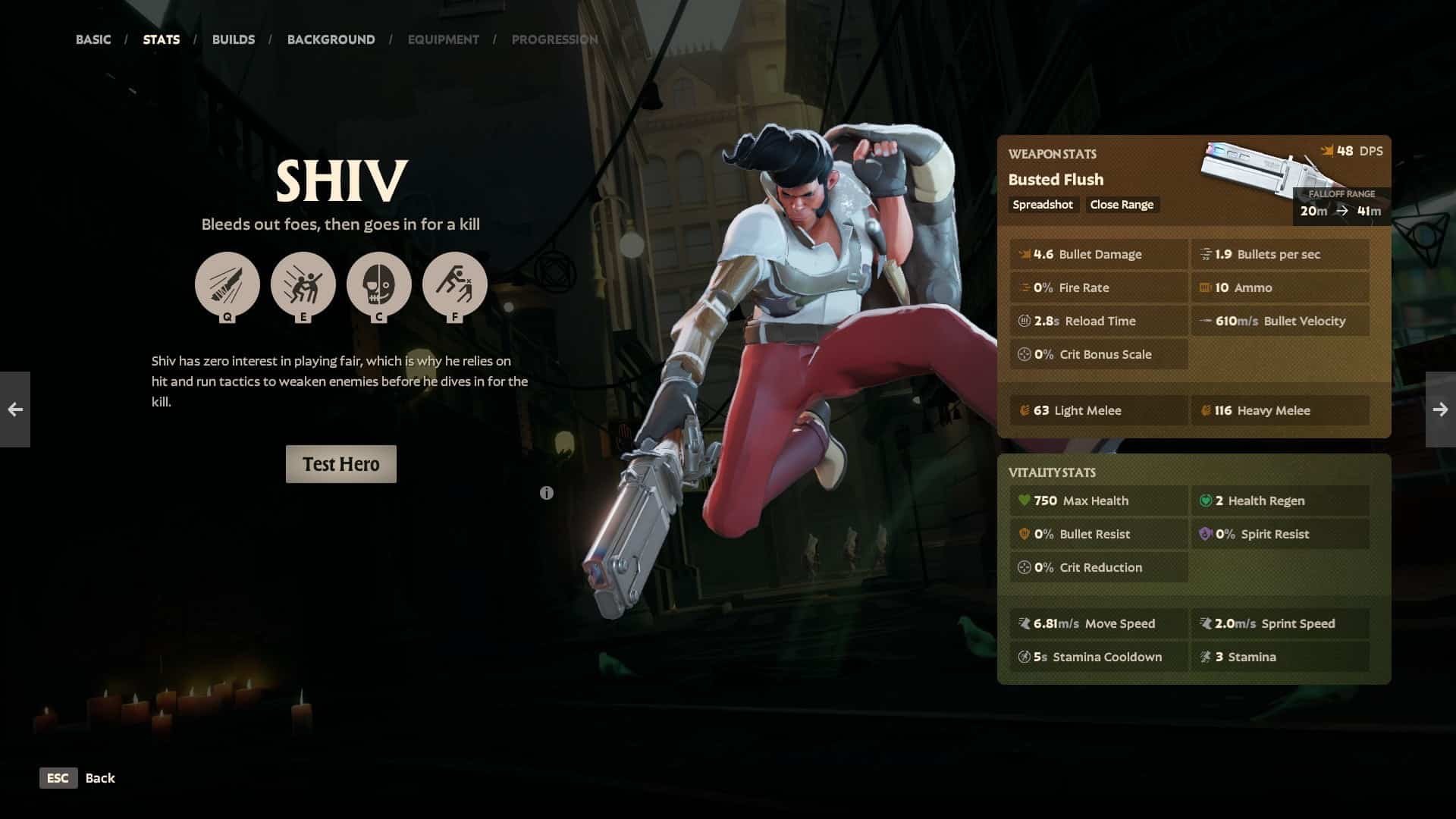Select the Equipment tab
Viewport: 1456px width, 819px height.
pos(443,39)
